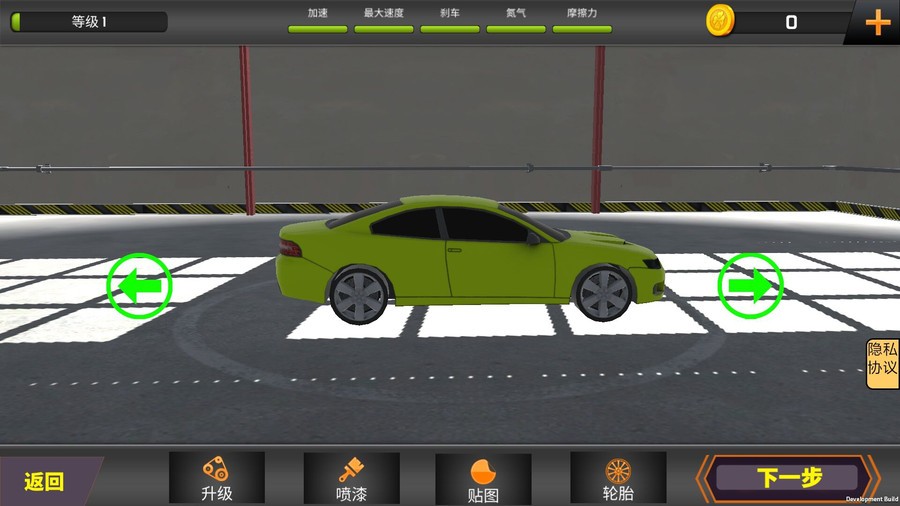
Task: Continue with the 下一步 button
Action: click(x=788, y=478)
